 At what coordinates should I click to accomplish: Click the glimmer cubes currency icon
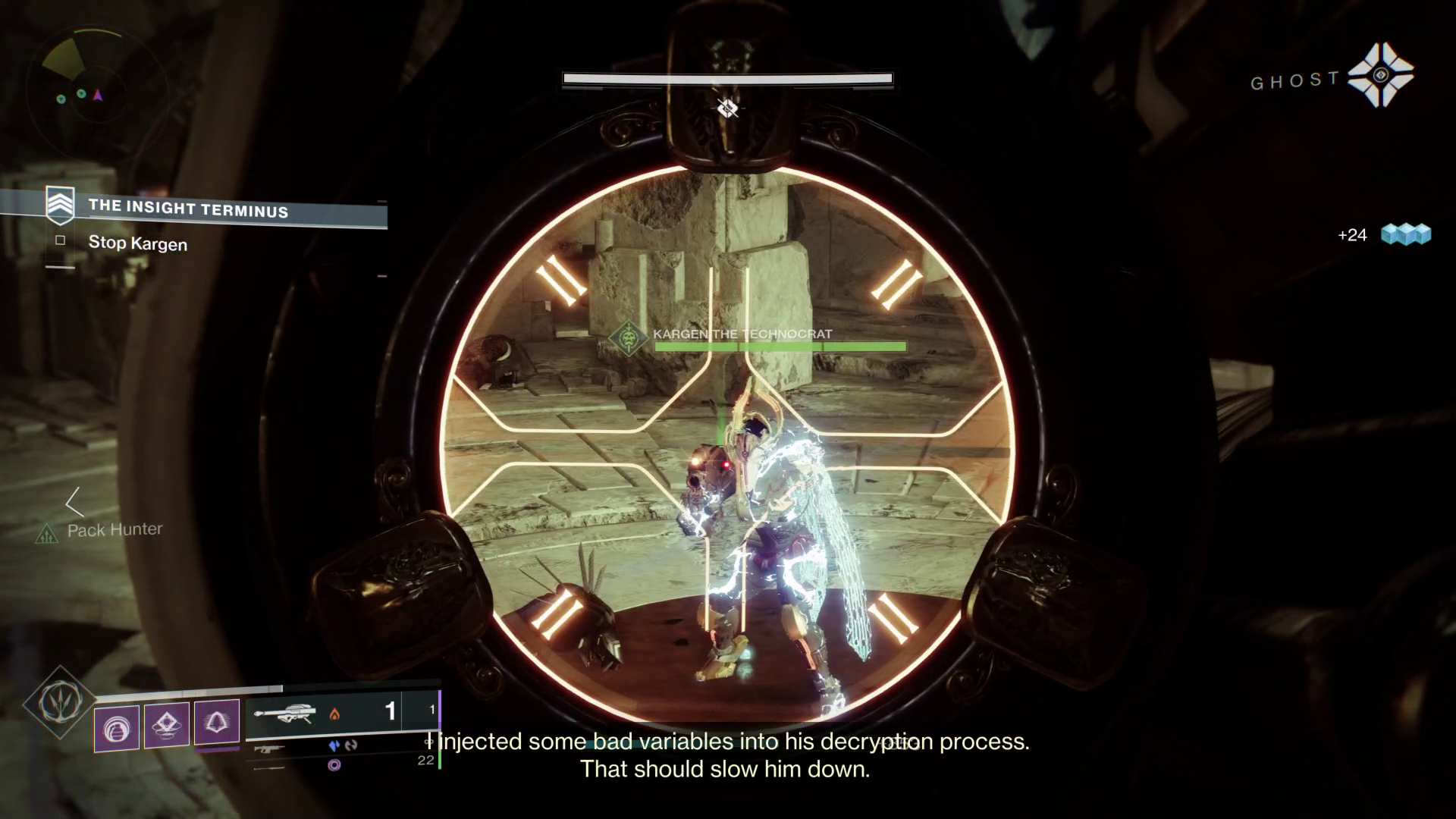tap(1405, 234)
